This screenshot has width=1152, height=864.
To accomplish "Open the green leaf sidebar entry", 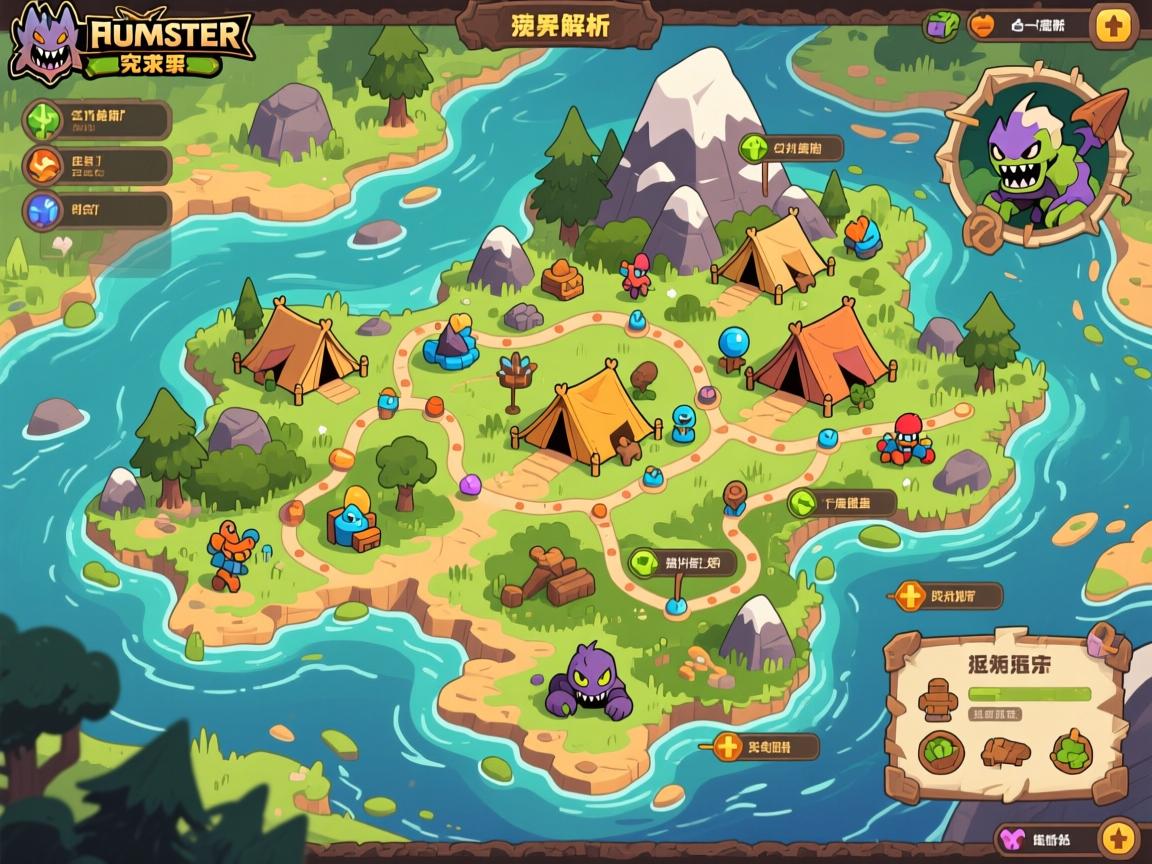I will 45,121.
